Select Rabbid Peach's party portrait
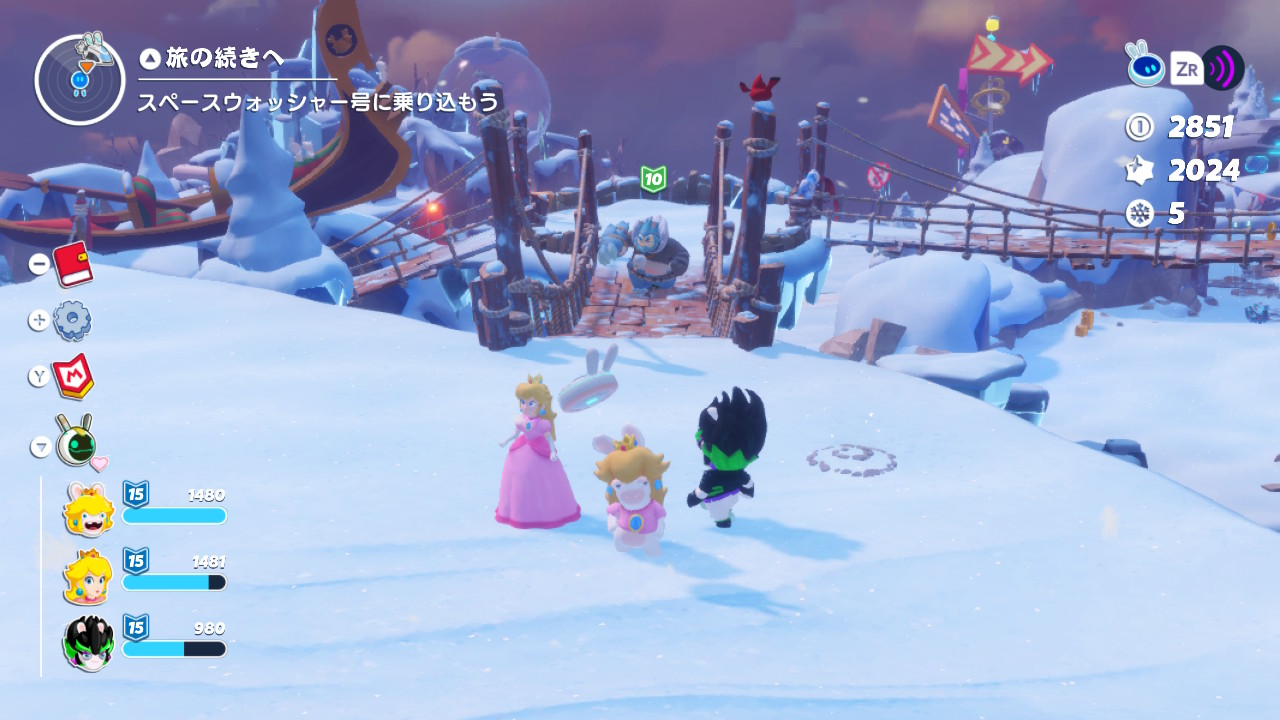Image resolution: width=1280 pixels, height=720 pixels. (88, 508)
